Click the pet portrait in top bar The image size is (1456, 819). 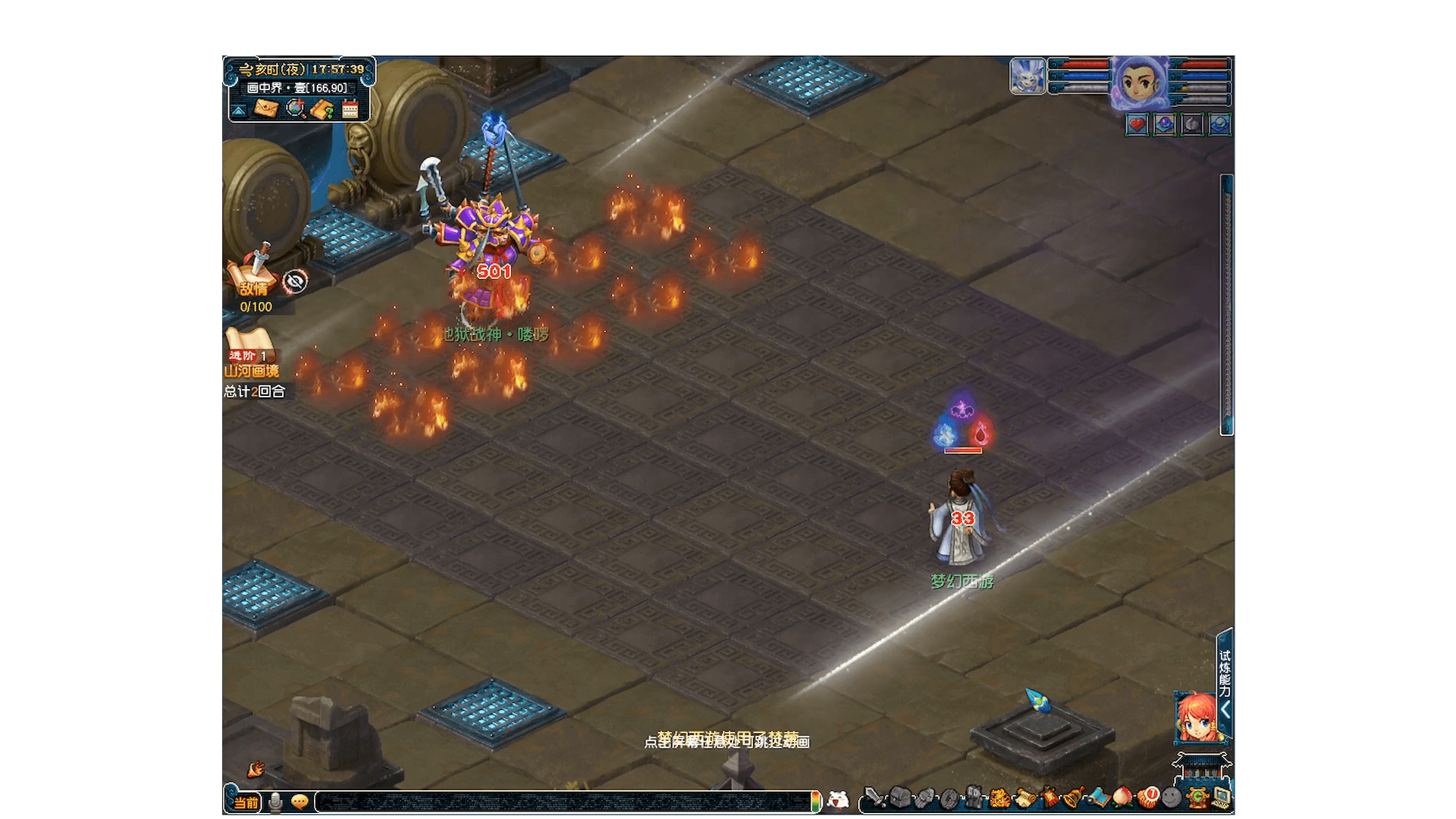click(1028, 77)
